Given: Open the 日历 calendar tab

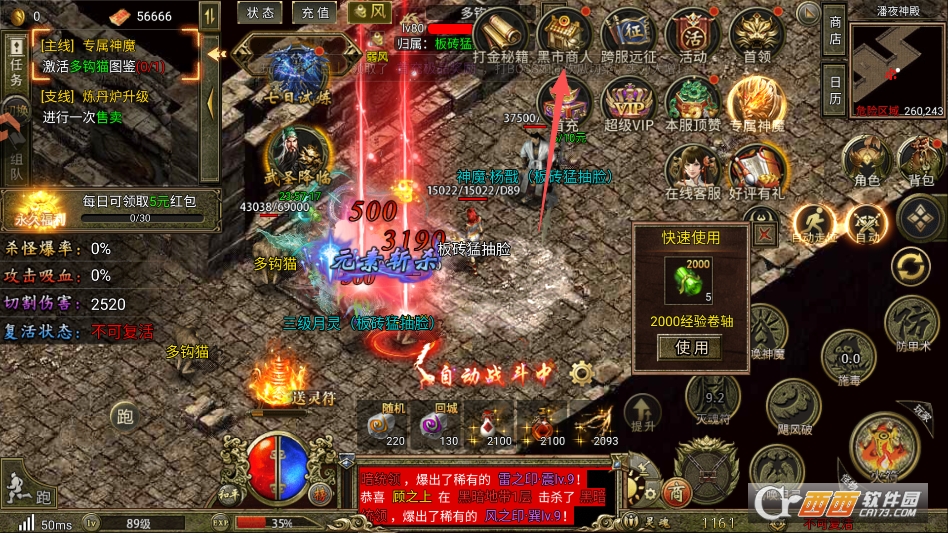Looking at the screenshot, I should coord(835,90).
